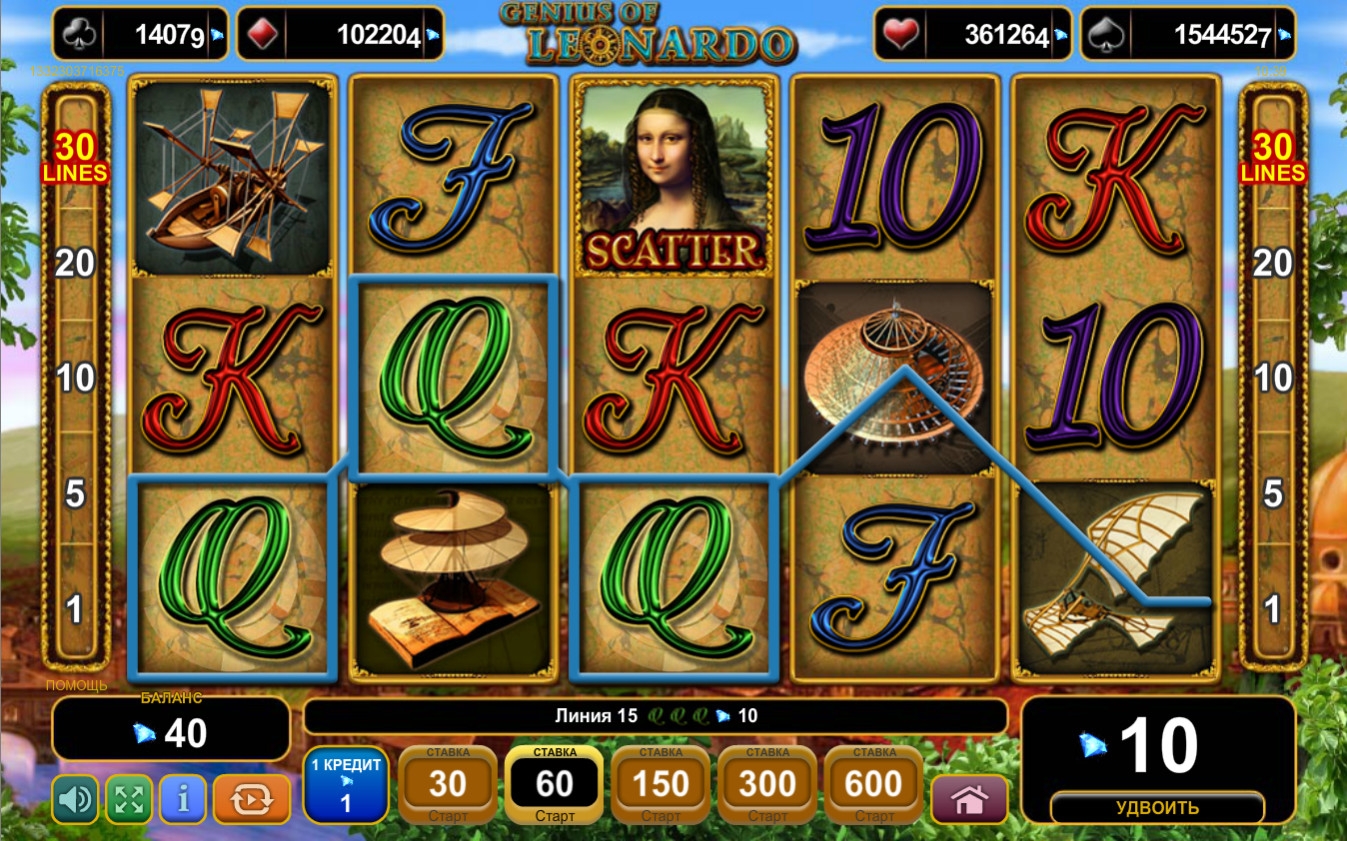Open the paytable info button
The width and height of the screenshot is (1347, 841).
pyautogui.click(x=183, y=799)
